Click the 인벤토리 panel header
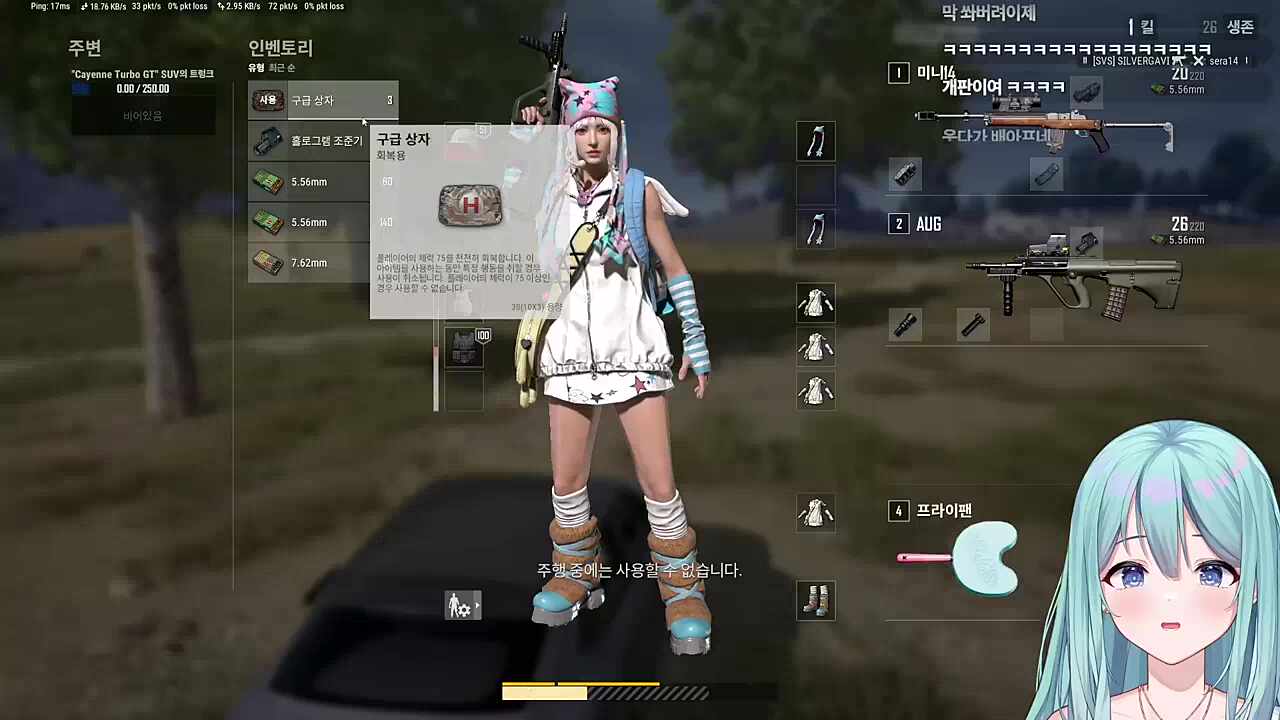The image size is (1280, 720). click(280, 48)
